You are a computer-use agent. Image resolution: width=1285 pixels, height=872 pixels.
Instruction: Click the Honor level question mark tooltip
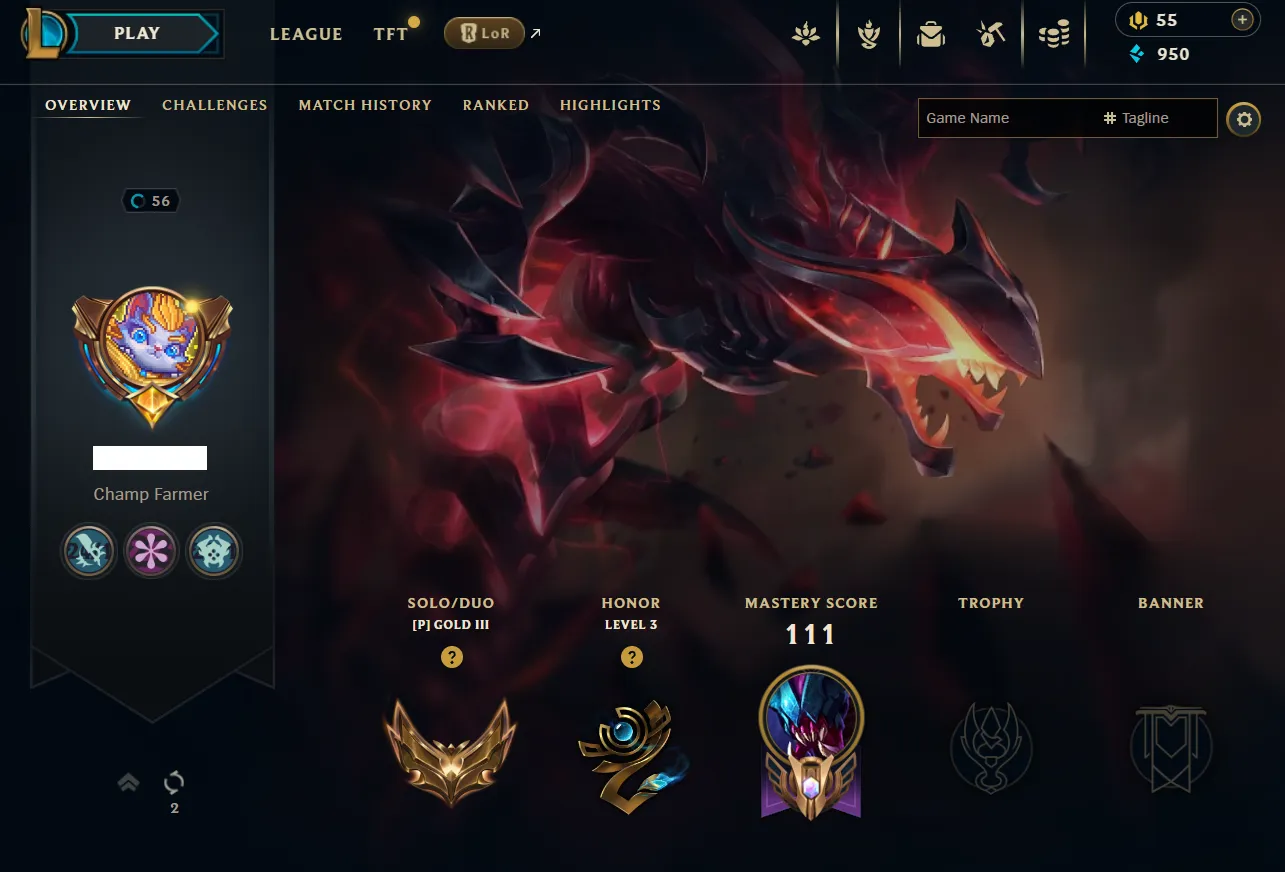[631, 657]
